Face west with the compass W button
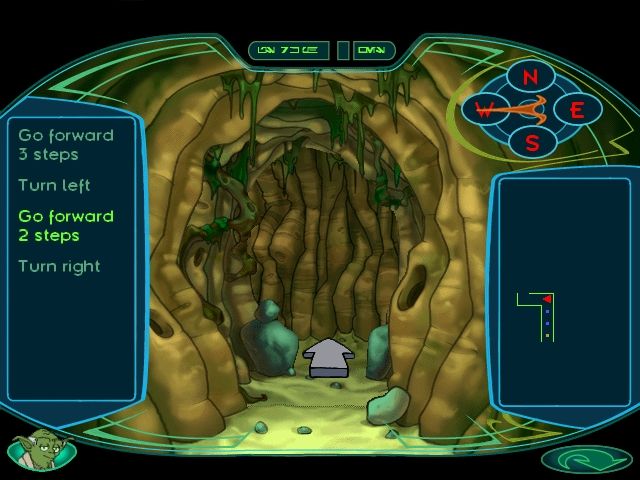 coord(484,109)
